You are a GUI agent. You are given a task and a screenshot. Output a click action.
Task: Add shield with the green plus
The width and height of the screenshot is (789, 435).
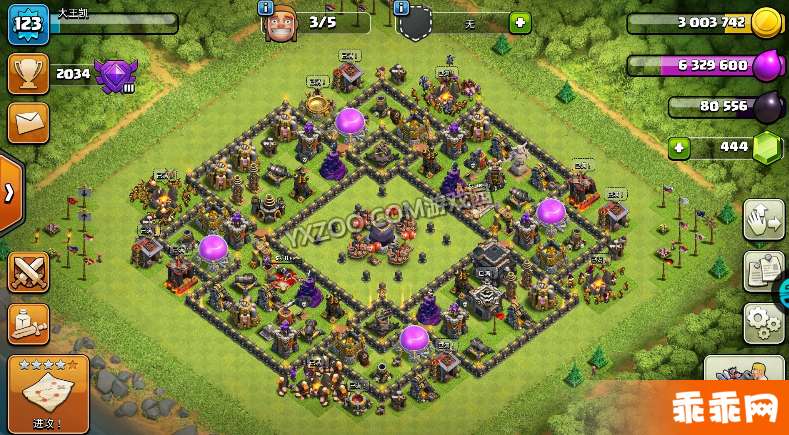pyautogui.click(x=520, y=22)
